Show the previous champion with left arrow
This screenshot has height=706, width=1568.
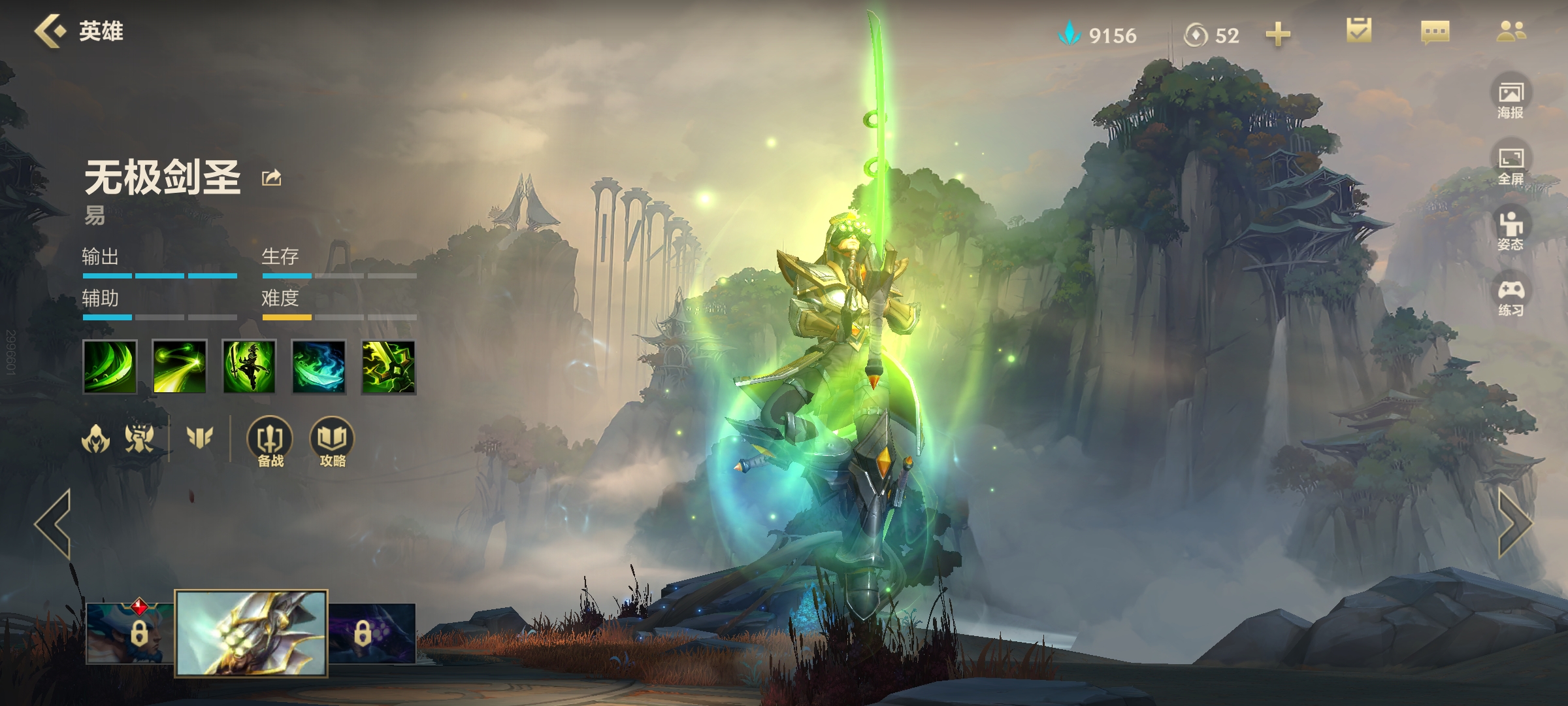tap(54, 524)
